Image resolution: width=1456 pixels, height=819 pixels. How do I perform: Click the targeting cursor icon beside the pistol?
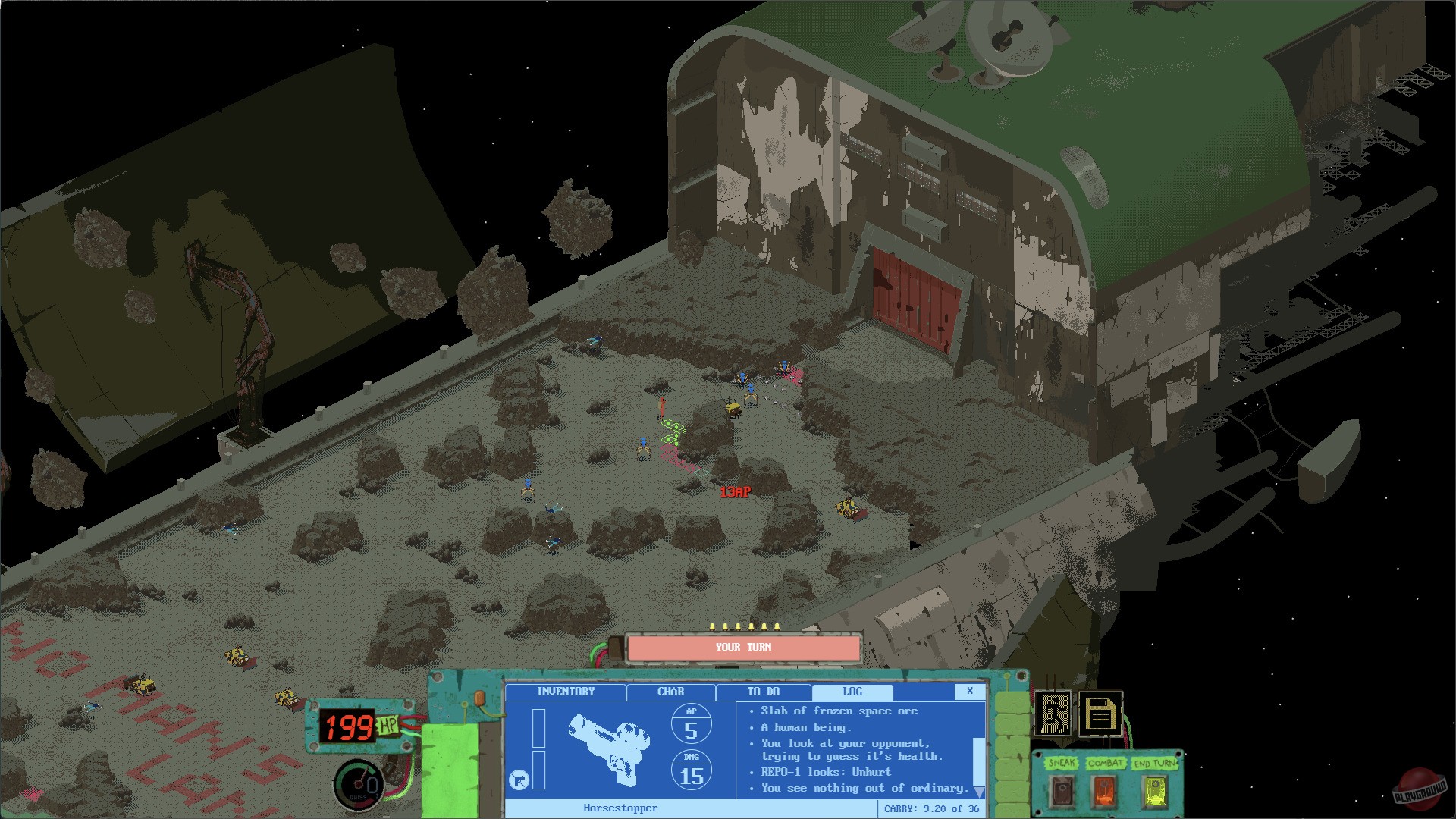click(519, 780)
